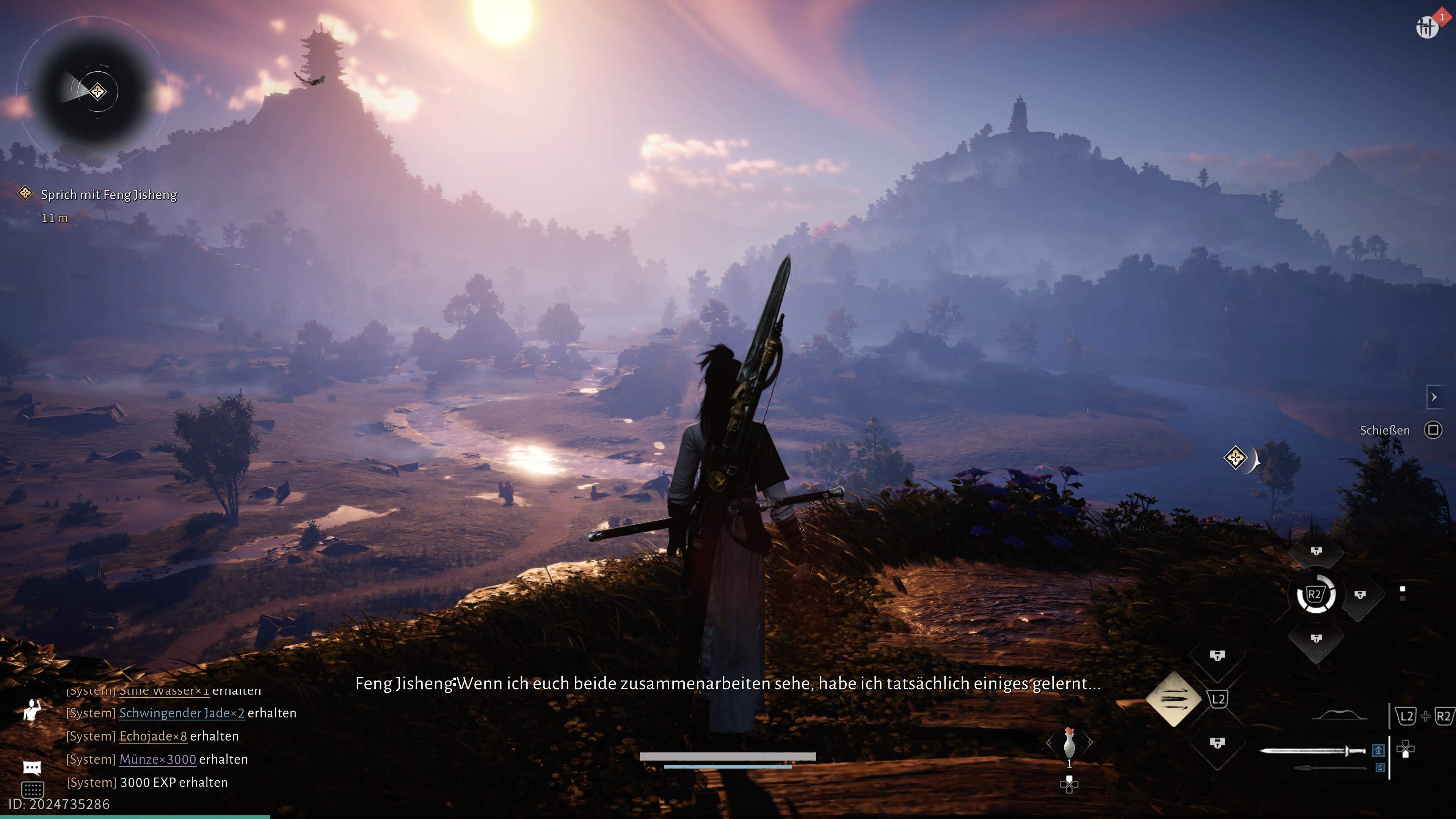Click the quest marker diamond on the HUD
This screenshot has width=1456, height=819.
point(1235,457)
